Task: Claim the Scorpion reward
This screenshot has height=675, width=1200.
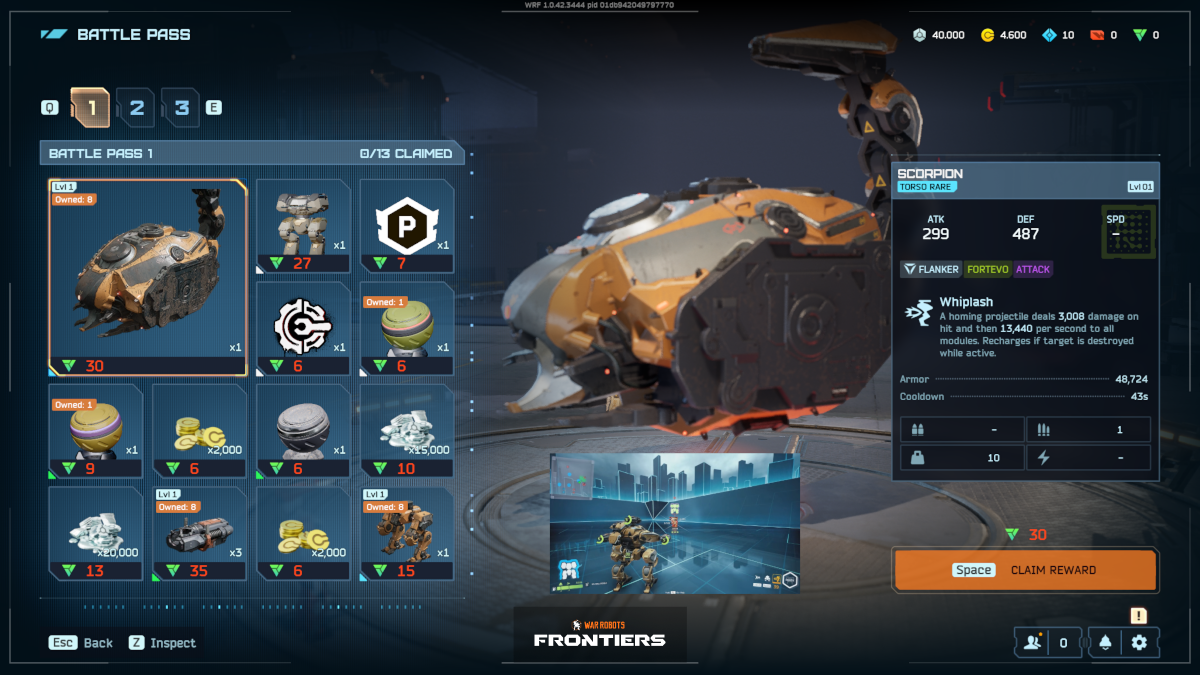Action: (1025, 570)
